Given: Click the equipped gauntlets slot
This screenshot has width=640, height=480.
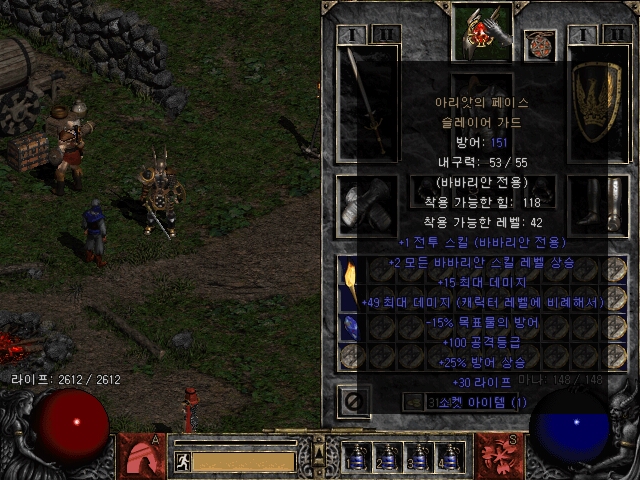Looking at the screenshot, I should [x=366, y=203].
